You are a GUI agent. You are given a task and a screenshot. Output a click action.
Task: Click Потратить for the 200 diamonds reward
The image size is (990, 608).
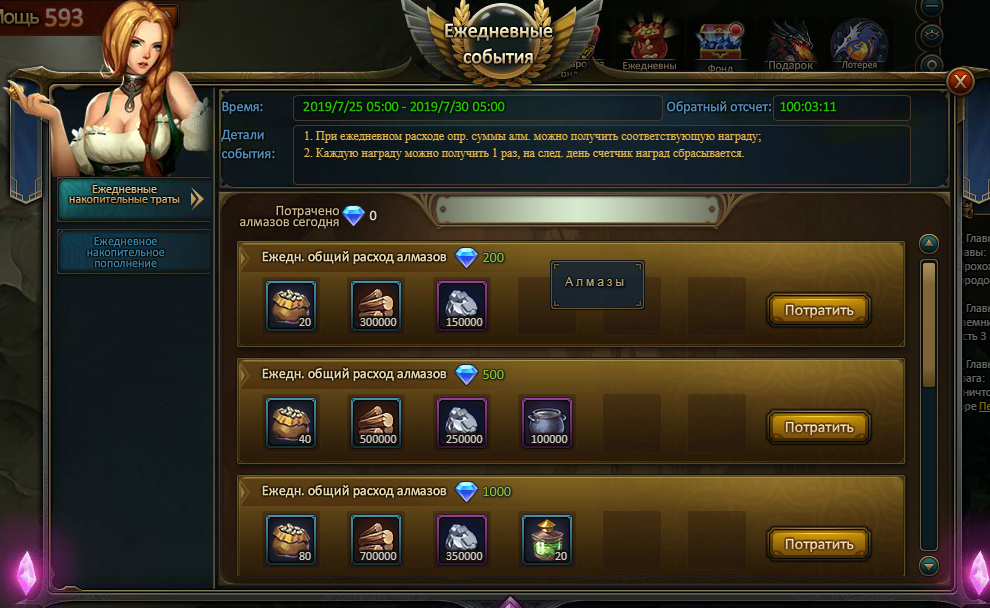[819, 310]
